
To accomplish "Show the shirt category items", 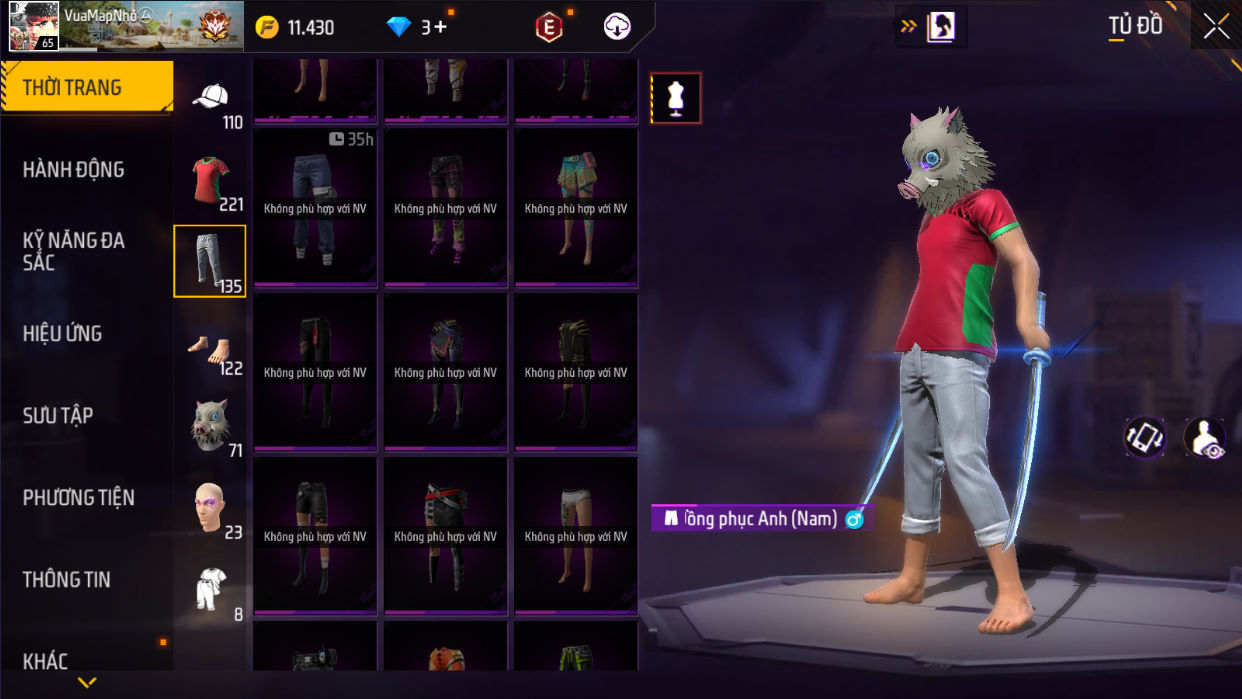I will coord(210,181).
